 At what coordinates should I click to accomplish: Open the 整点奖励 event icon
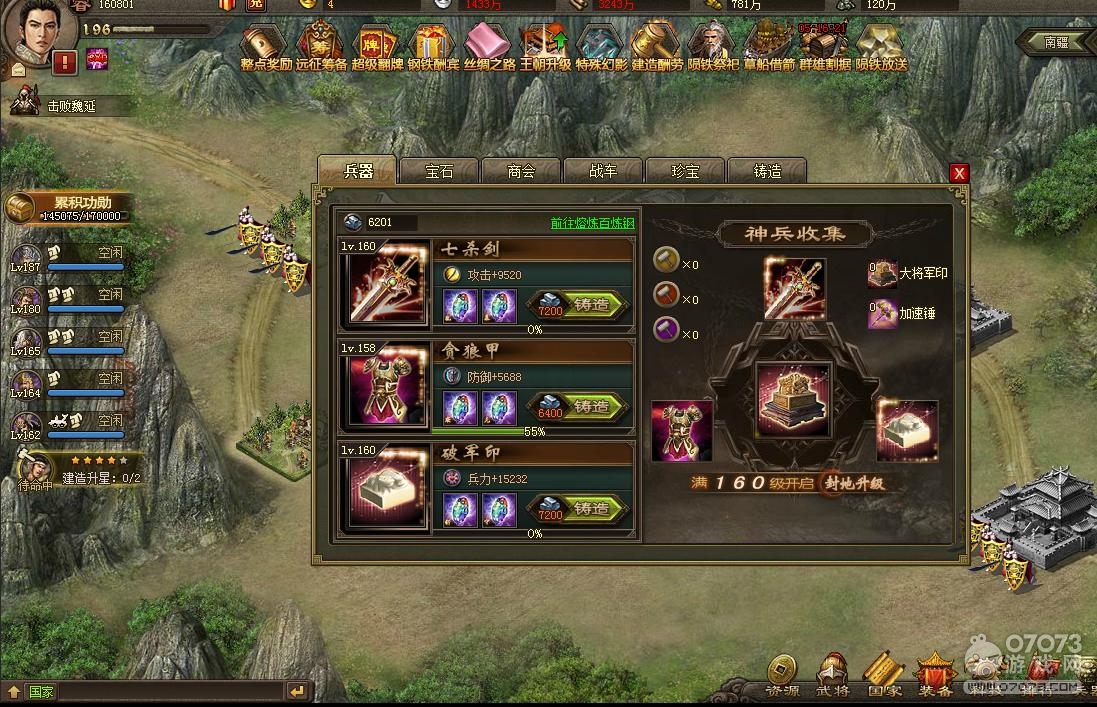pos(265,48)
